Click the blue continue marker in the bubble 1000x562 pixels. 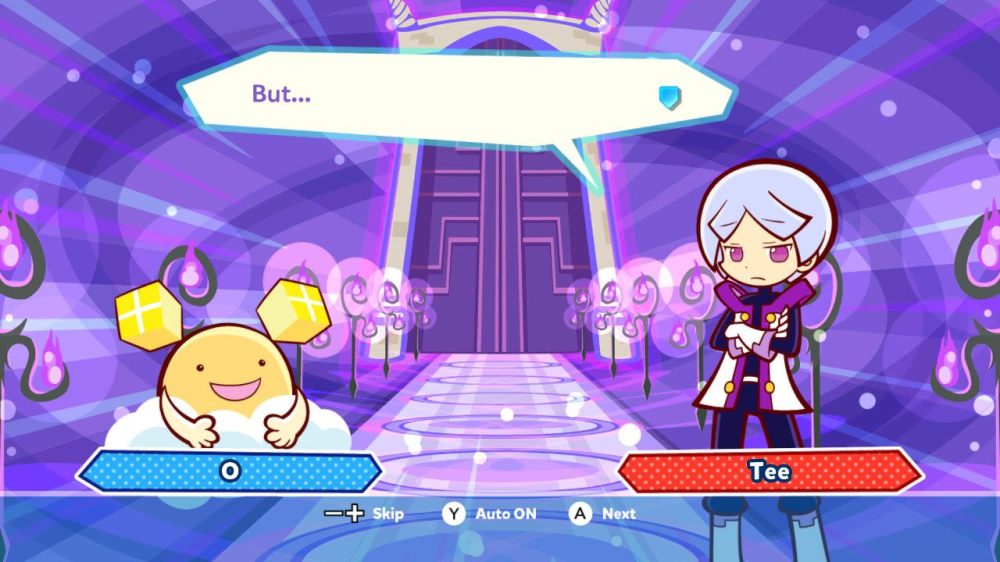[x=669, y=96]
